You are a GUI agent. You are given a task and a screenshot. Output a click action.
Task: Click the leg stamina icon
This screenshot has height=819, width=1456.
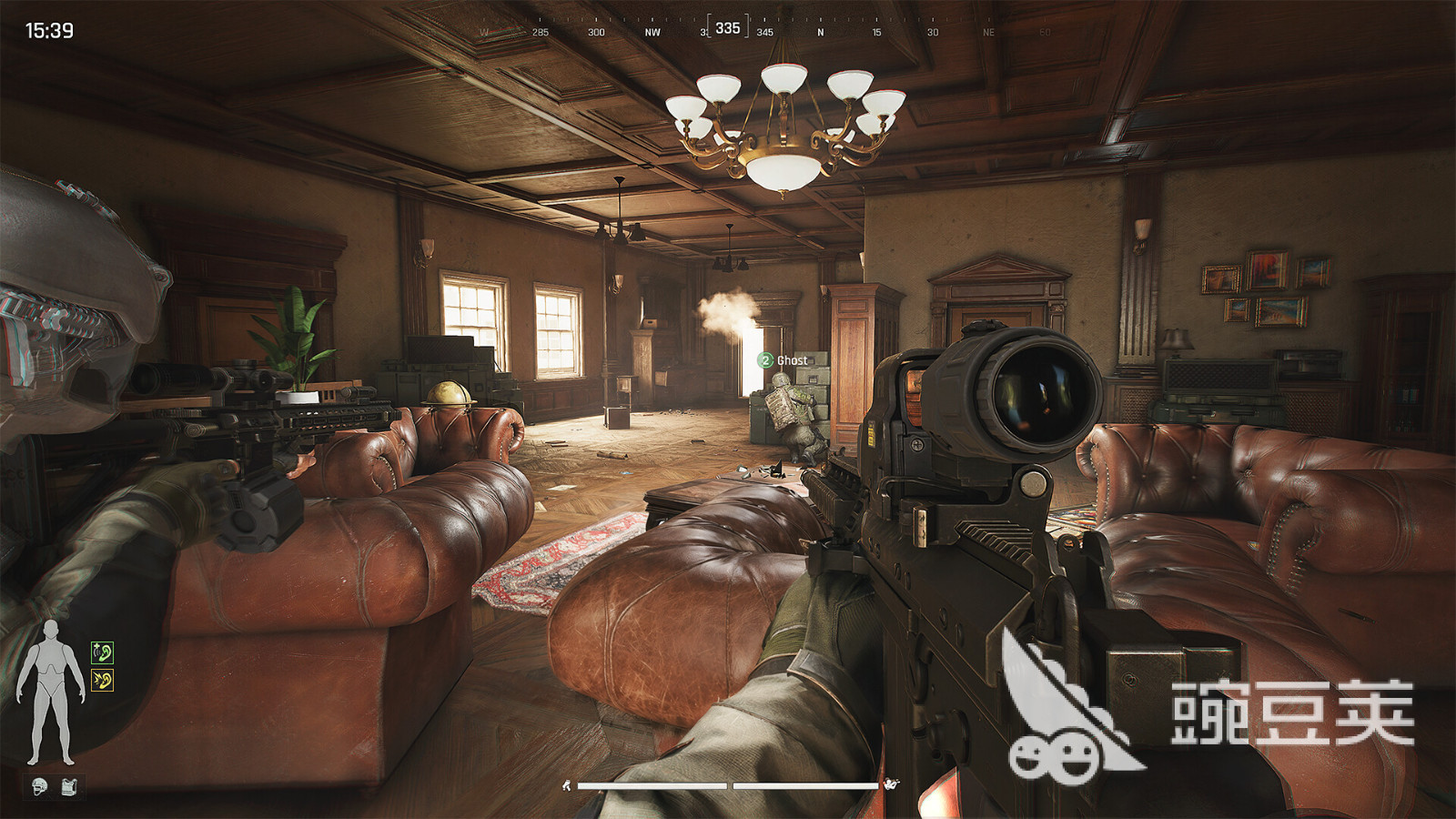(566, 785)
